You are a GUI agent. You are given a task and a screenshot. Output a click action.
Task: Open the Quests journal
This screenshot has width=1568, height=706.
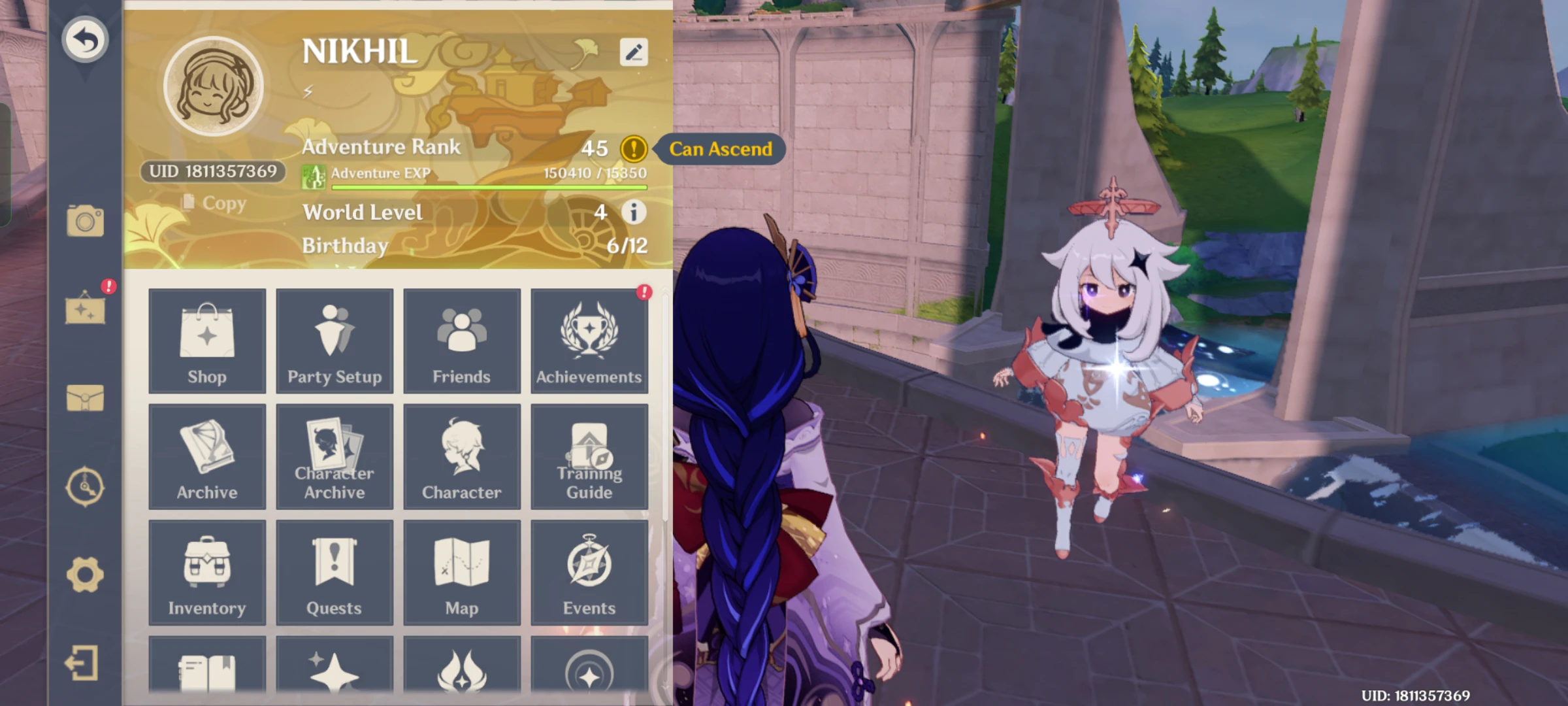coord(335,572)
